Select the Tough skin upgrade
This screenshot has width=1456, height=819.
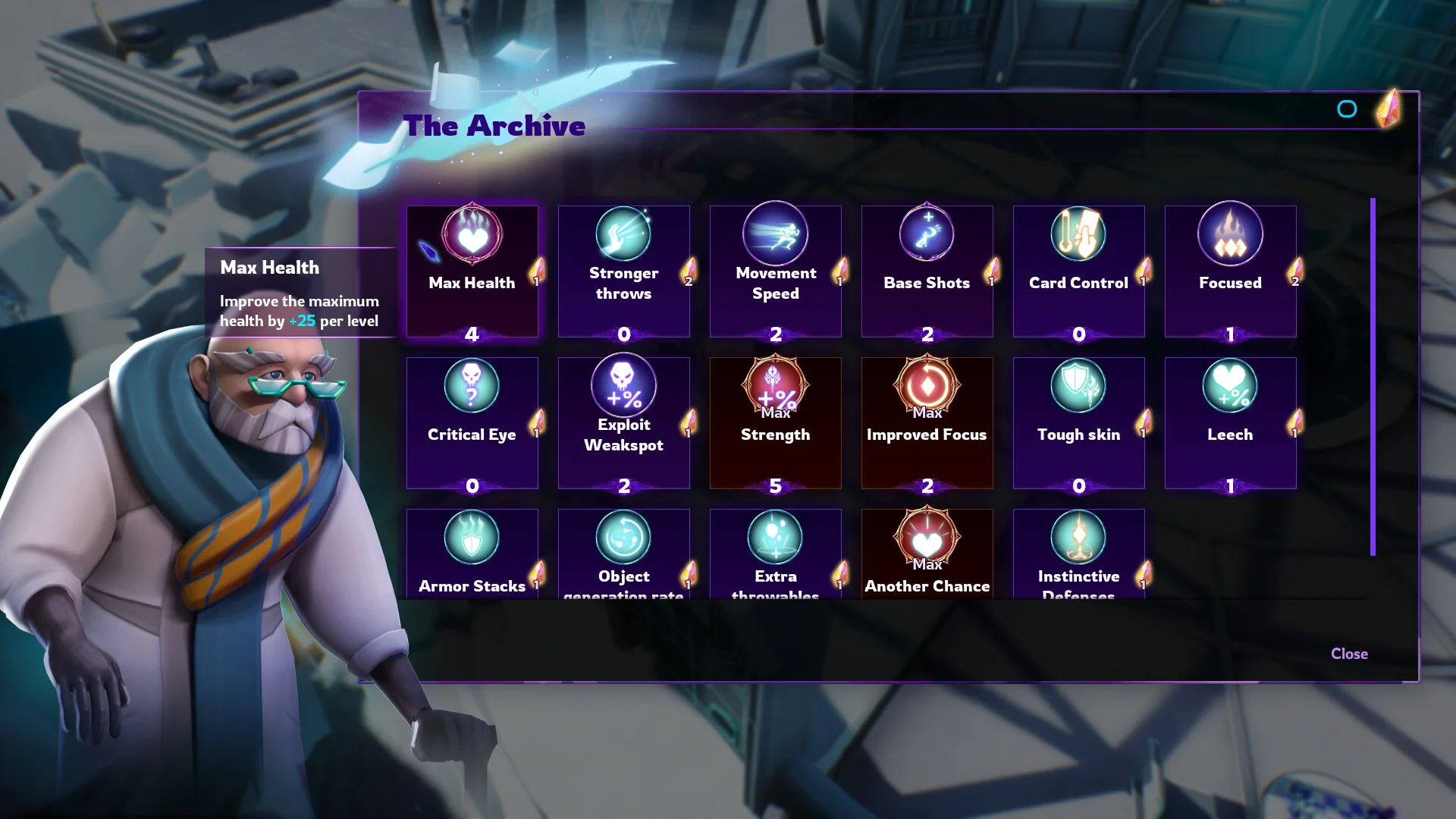pos(1078,423)
